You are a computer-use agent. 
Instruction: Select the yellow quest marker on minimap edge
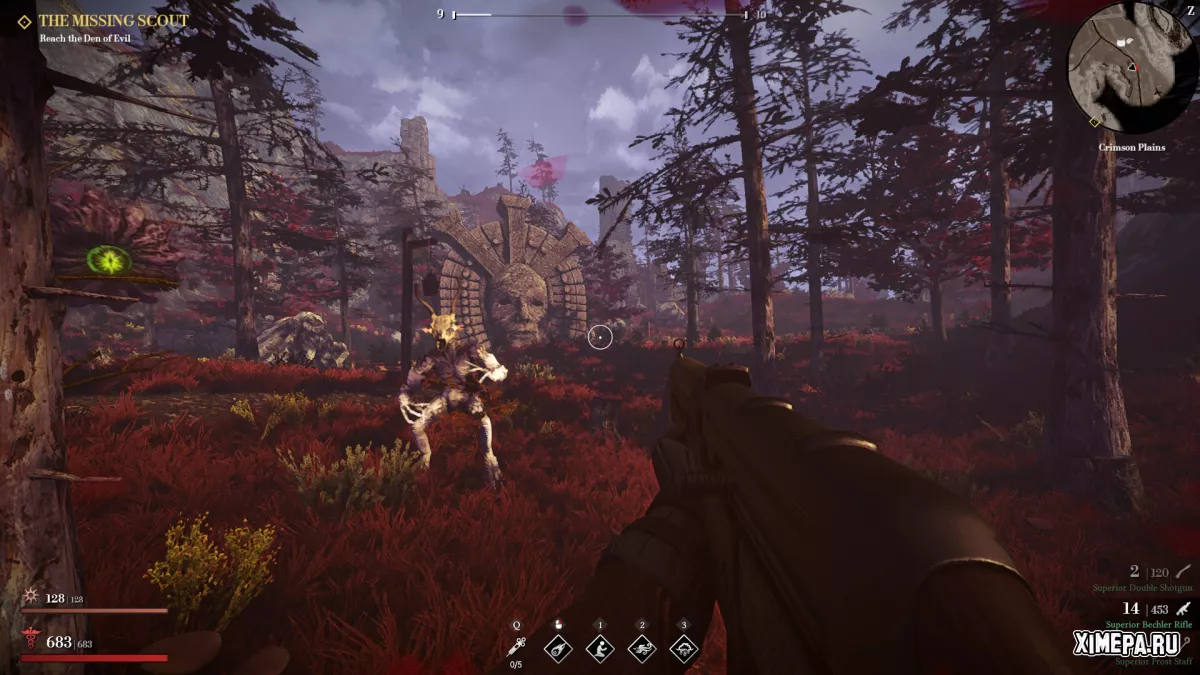[x=1094, y=122]
